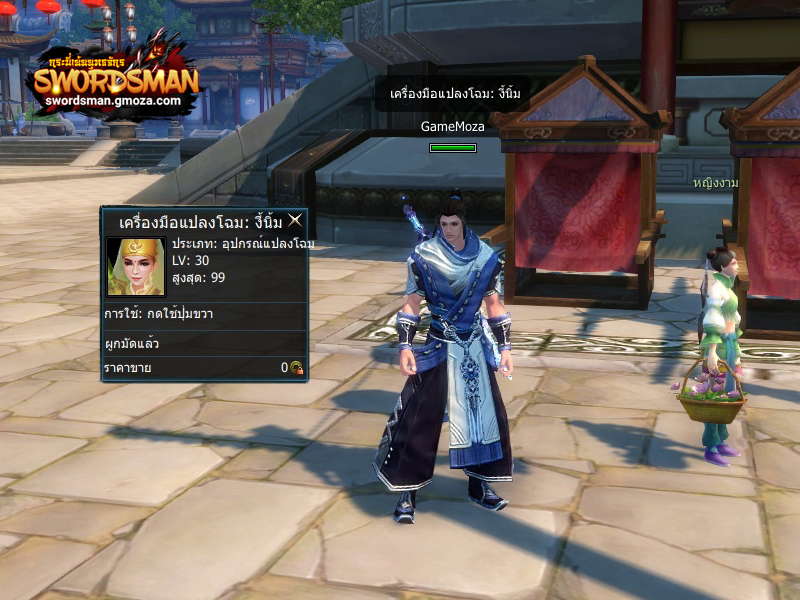Select the gold-headdress woman disguise item icon
This screenshot has width=800, height=600.
(135, 267)
